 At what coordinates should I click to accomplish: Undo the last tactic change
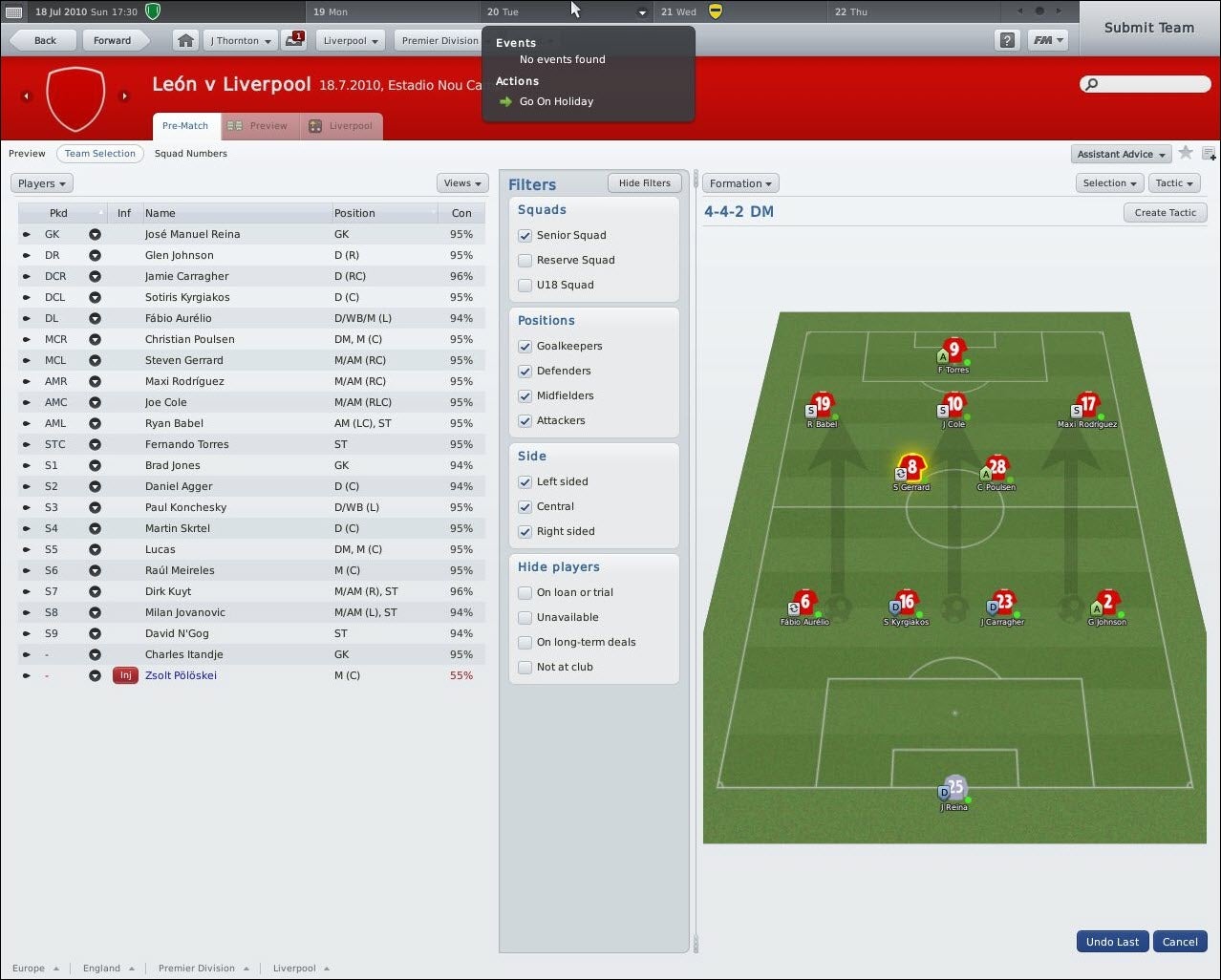1112,942
